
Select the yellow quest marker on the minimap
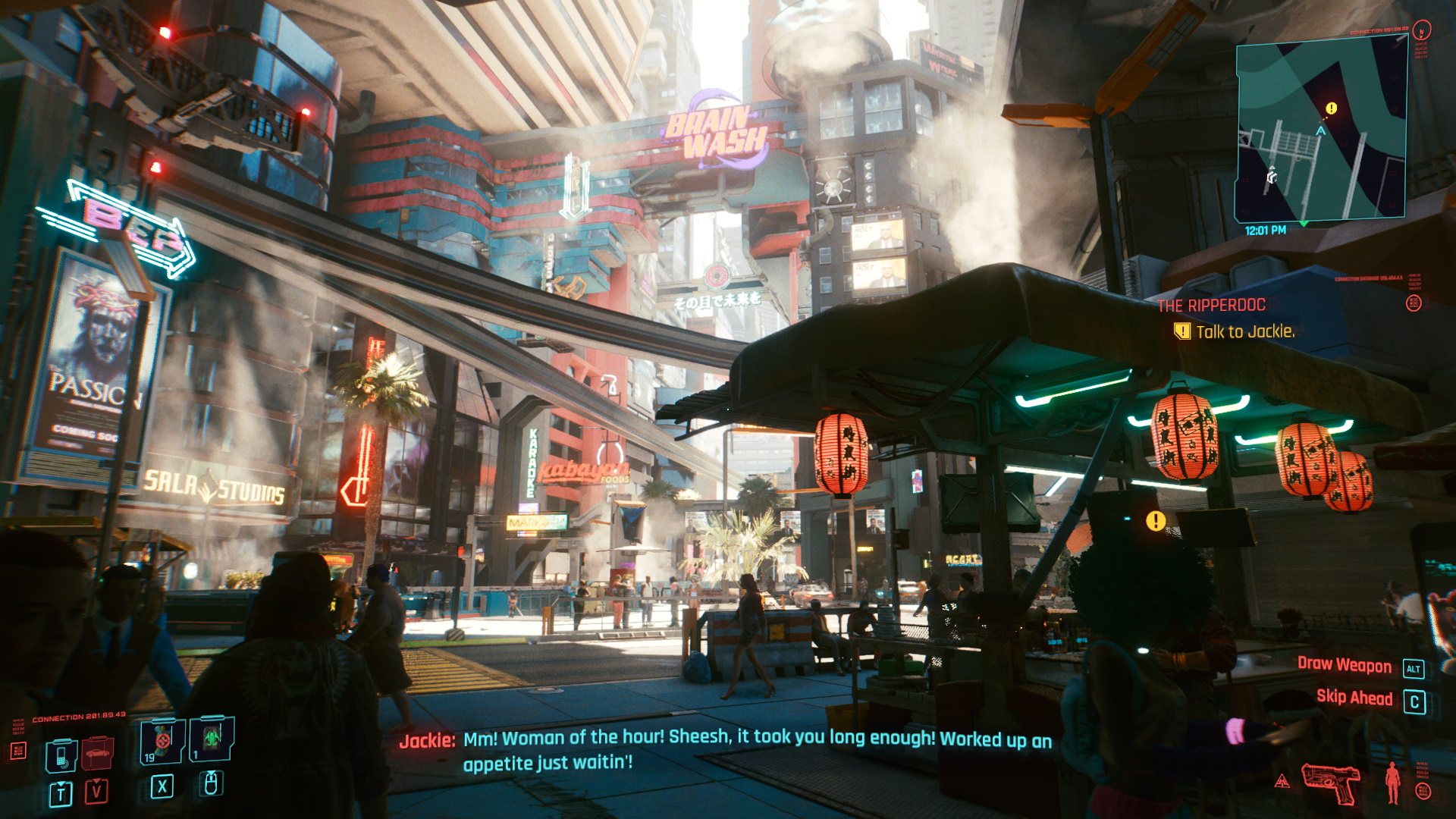point(1331,108)
